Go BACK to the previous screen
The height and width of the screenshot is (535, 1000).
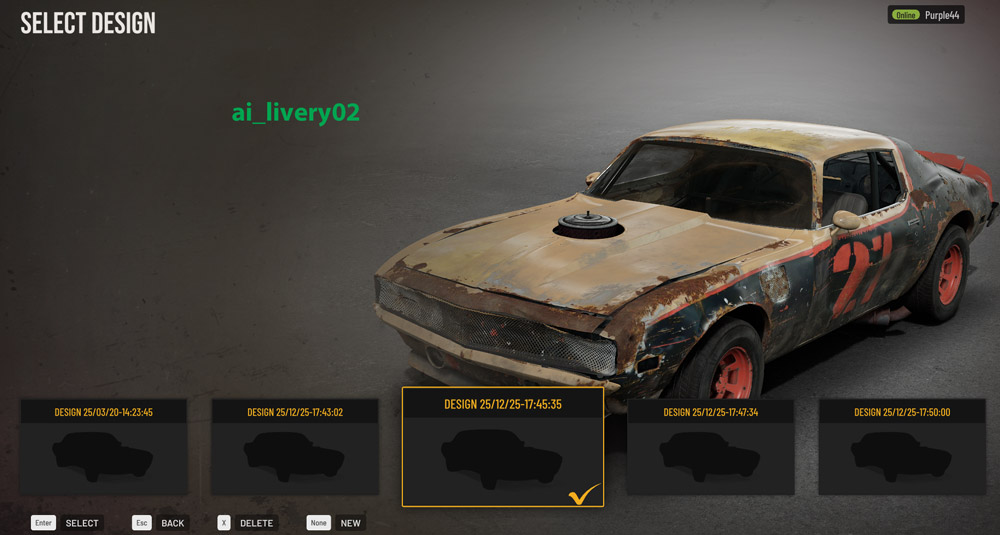point(172,523)
